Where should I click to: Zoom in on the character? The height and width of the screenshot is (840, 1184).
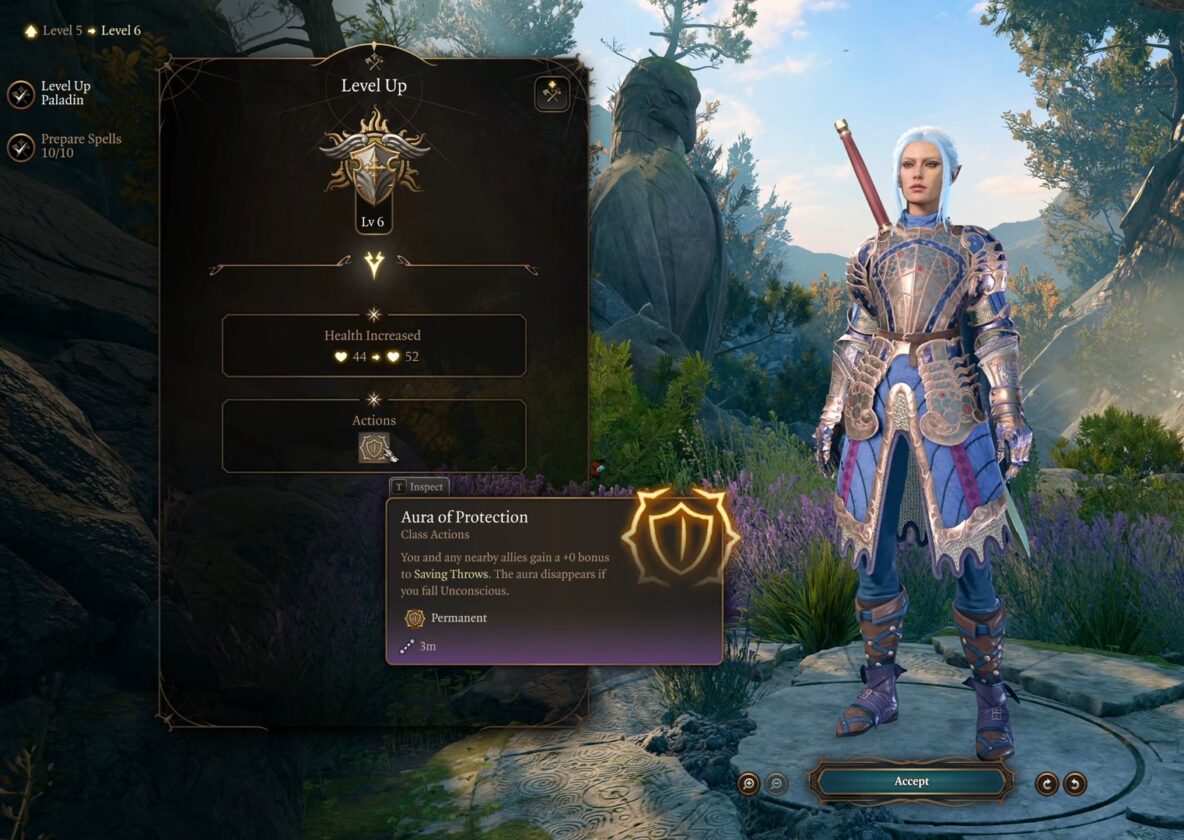[749, 783]
